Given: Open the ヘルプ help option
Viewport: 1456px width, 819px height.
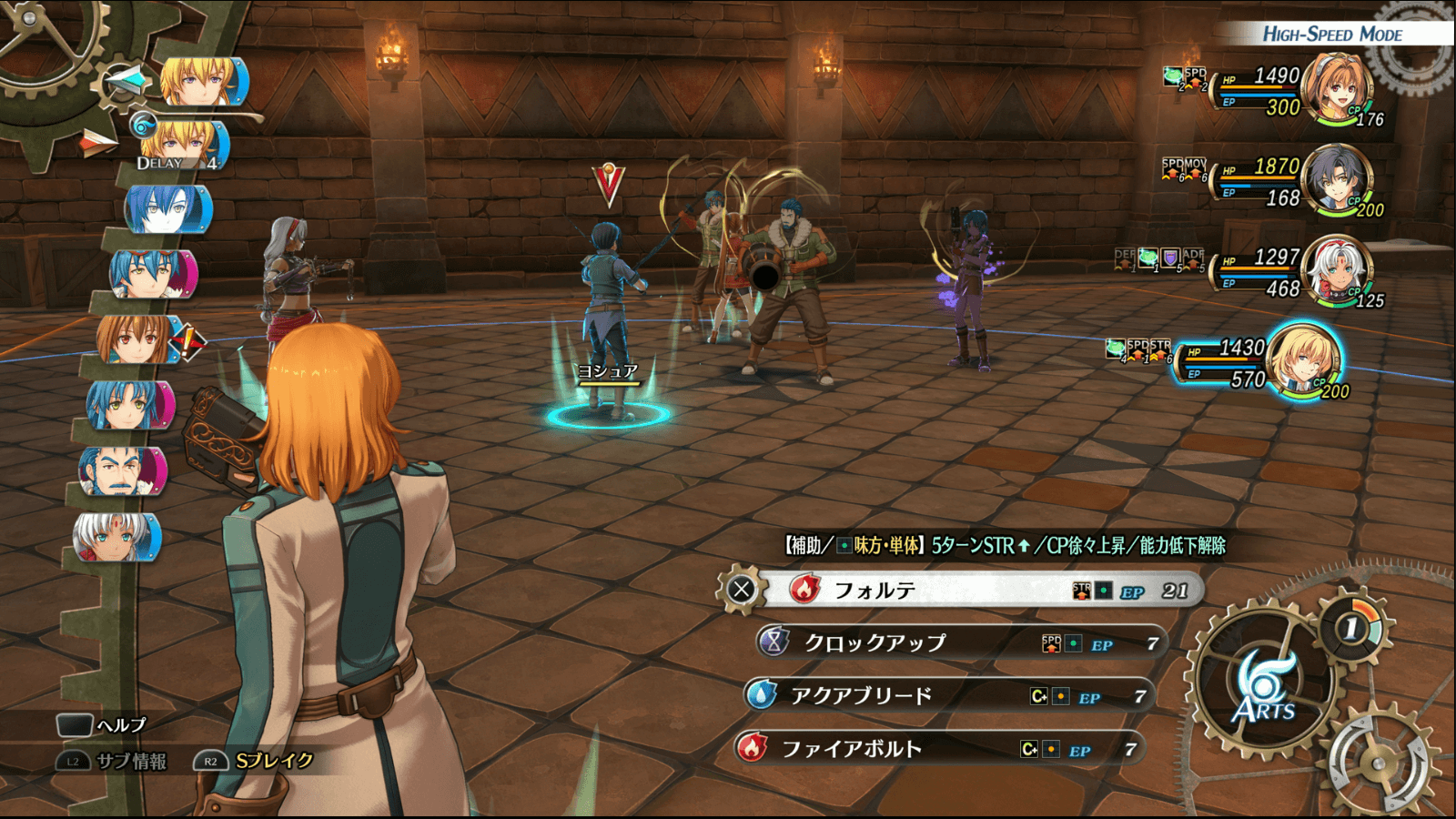Looking at the screenshot, I should [102, 725].
